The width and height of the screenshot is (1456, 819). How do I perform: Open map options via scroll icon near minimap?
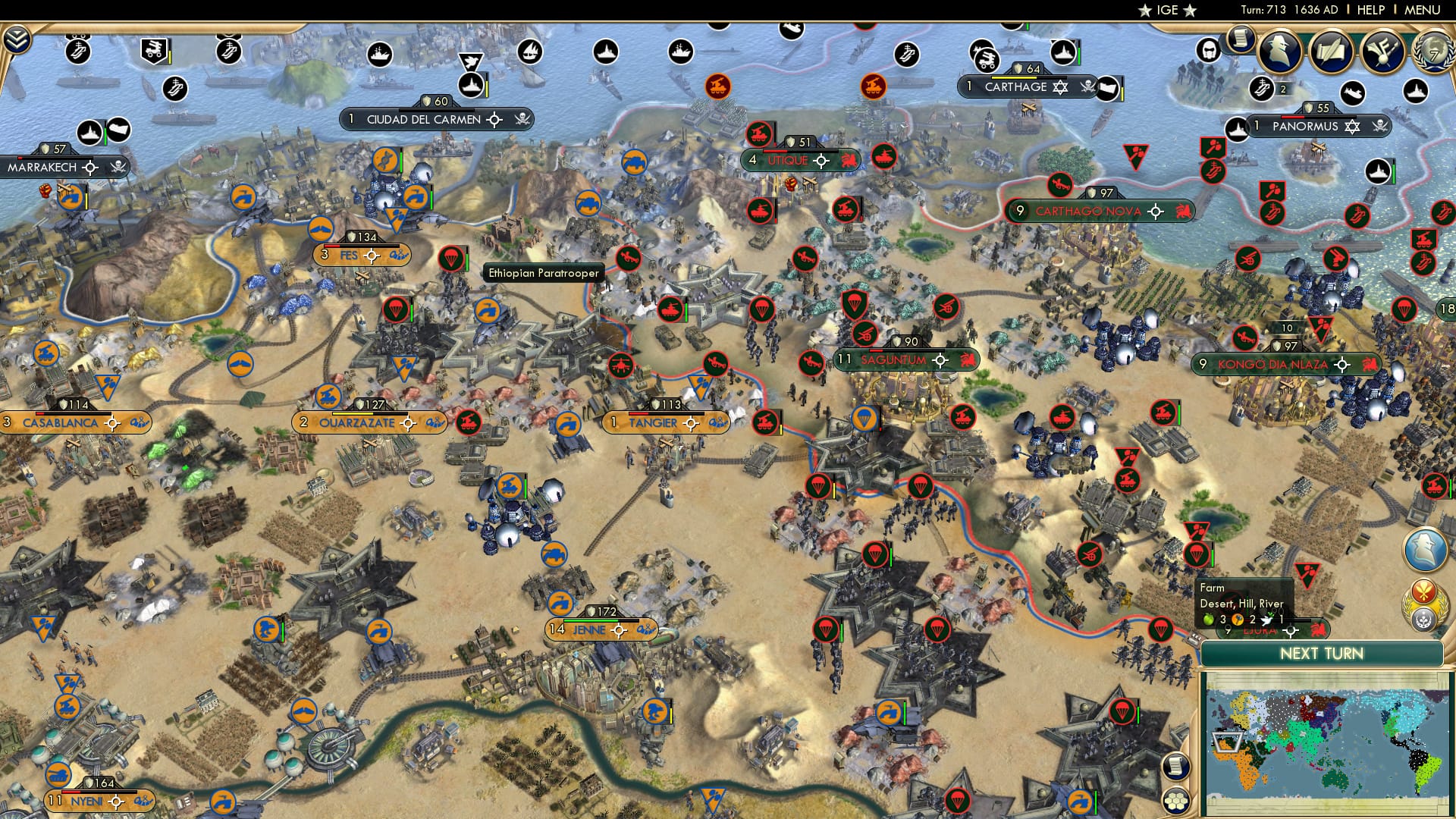[1178, 768]
